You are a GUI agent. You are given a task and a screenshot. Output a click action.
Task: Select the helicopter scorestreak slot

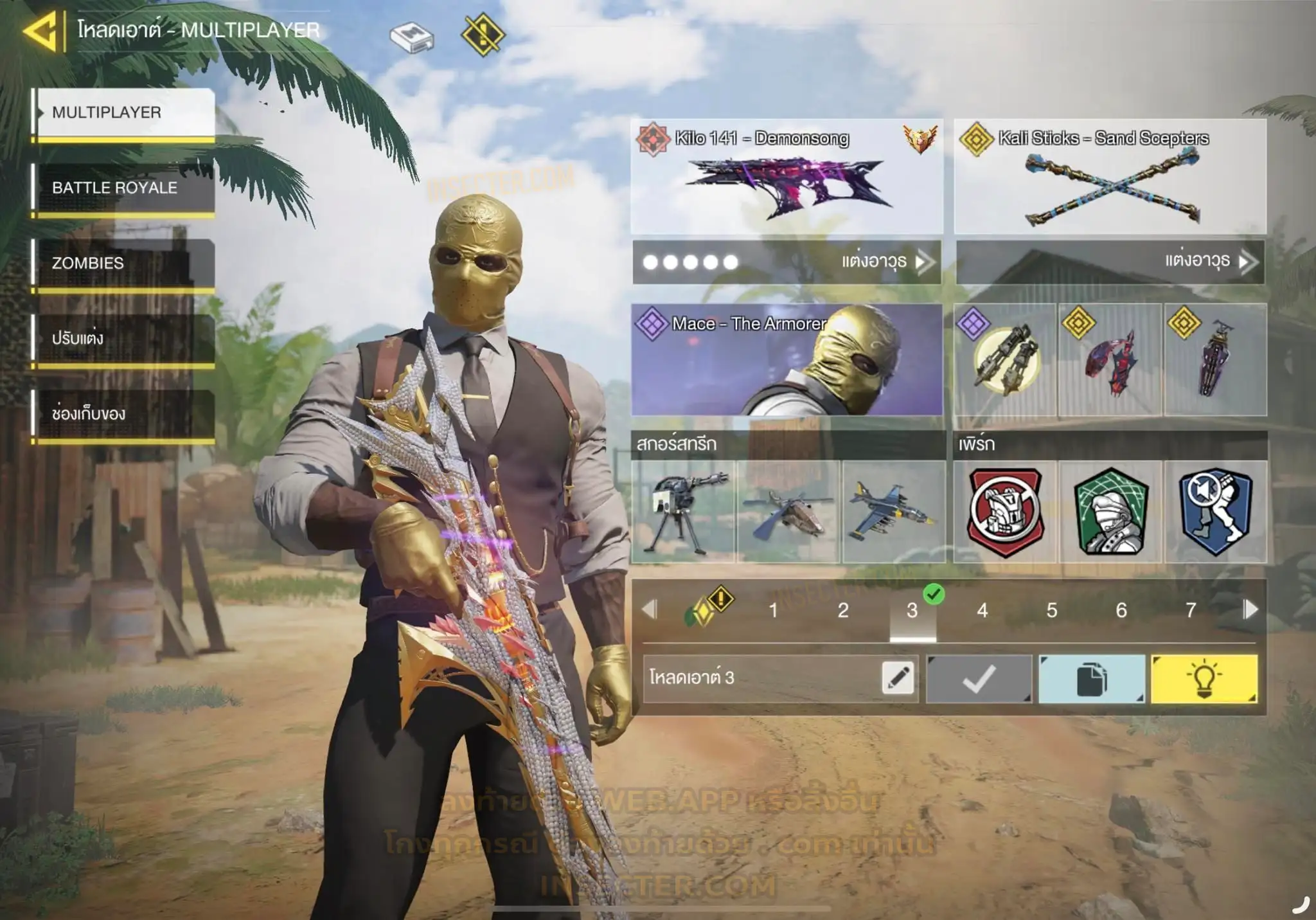click(x=788, y=512)
